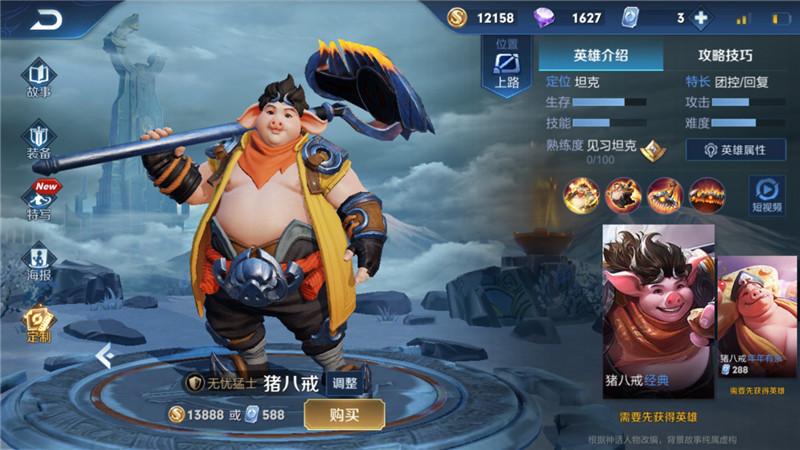Add more blue tickets with plus button
Image resolution: width=800 pixels, height=450 pixels.
700,18
